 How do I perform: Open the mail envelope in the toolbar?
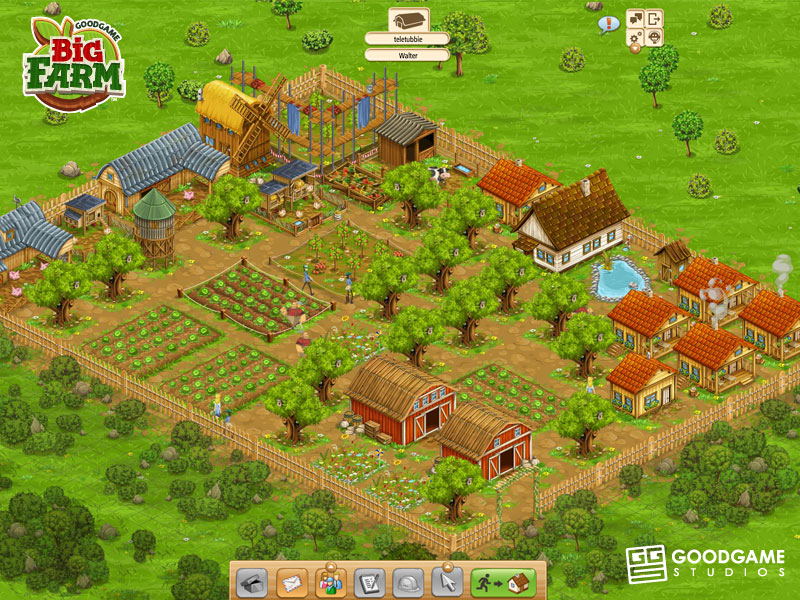click(x=291, y=580)
